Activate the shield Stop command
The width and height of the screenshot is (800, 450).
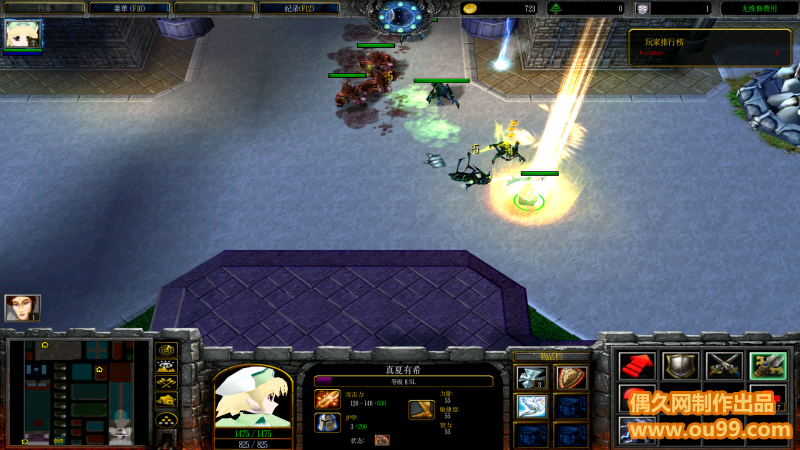[x=680, y=366]
